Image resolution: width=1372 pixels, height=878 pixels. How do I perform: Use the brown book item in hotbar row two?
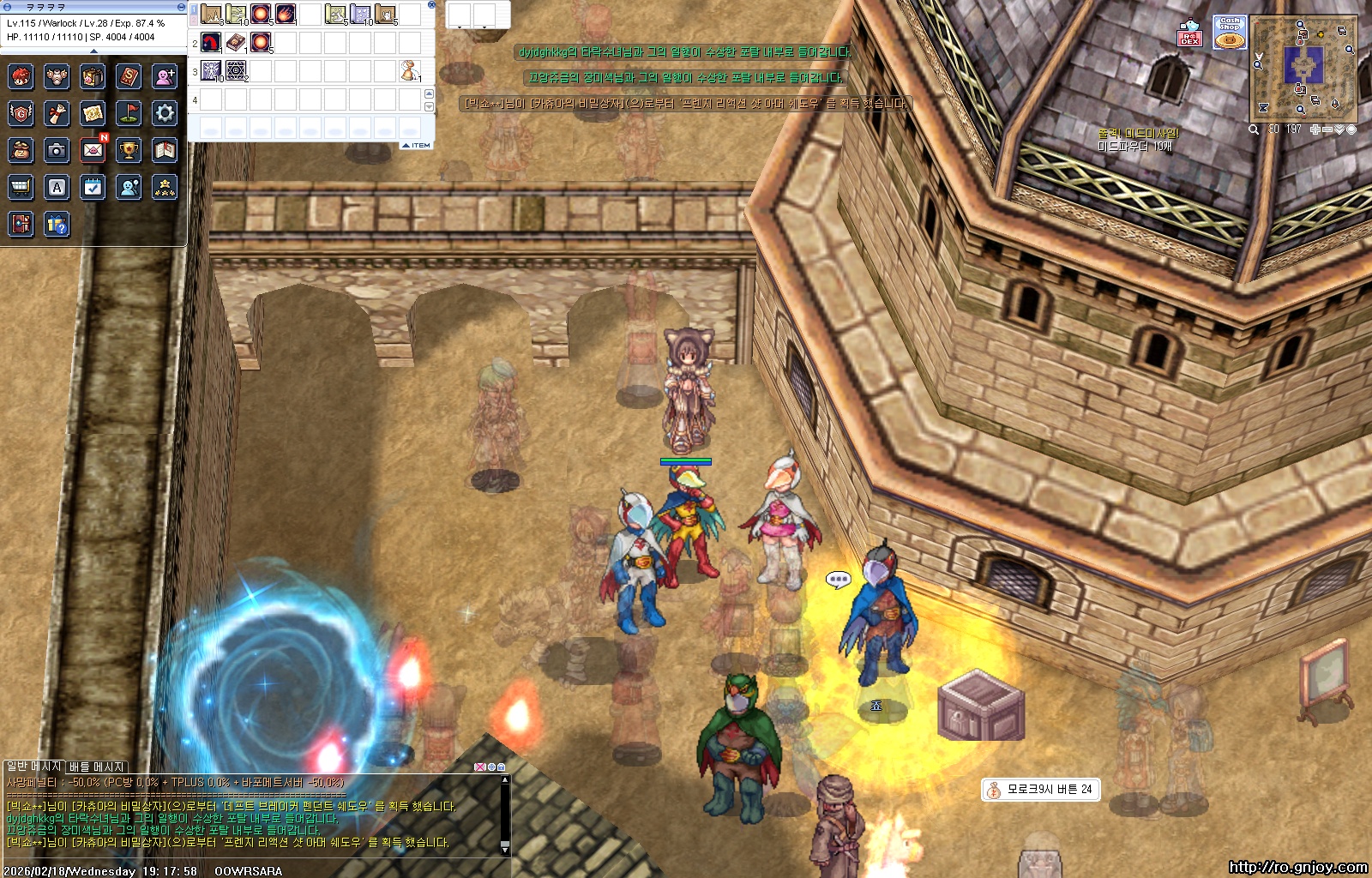pyautogui.click(x=236, y=42)
